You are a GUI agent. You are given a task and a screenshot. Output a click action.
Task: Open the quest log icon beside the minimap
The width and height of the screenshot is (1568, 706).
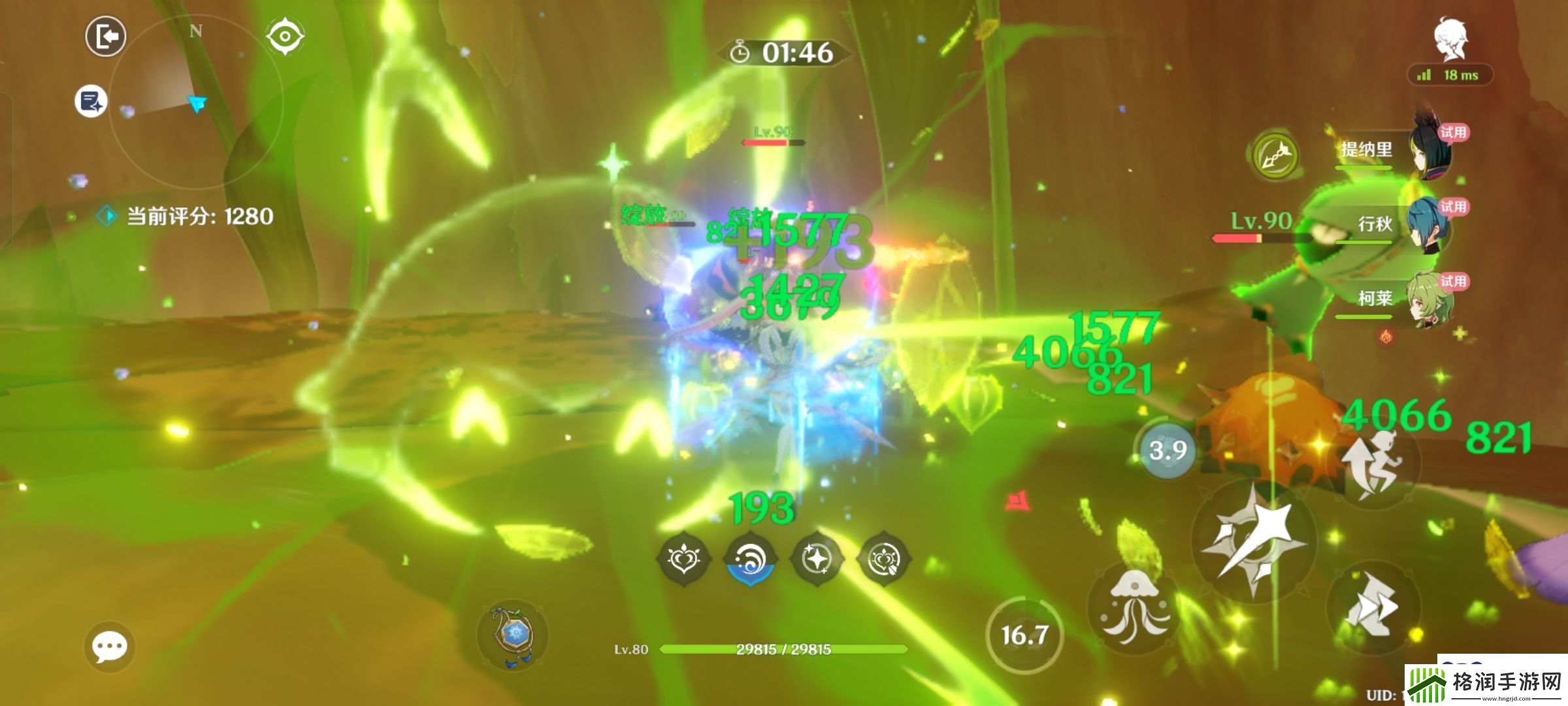[x=91, y=101]
